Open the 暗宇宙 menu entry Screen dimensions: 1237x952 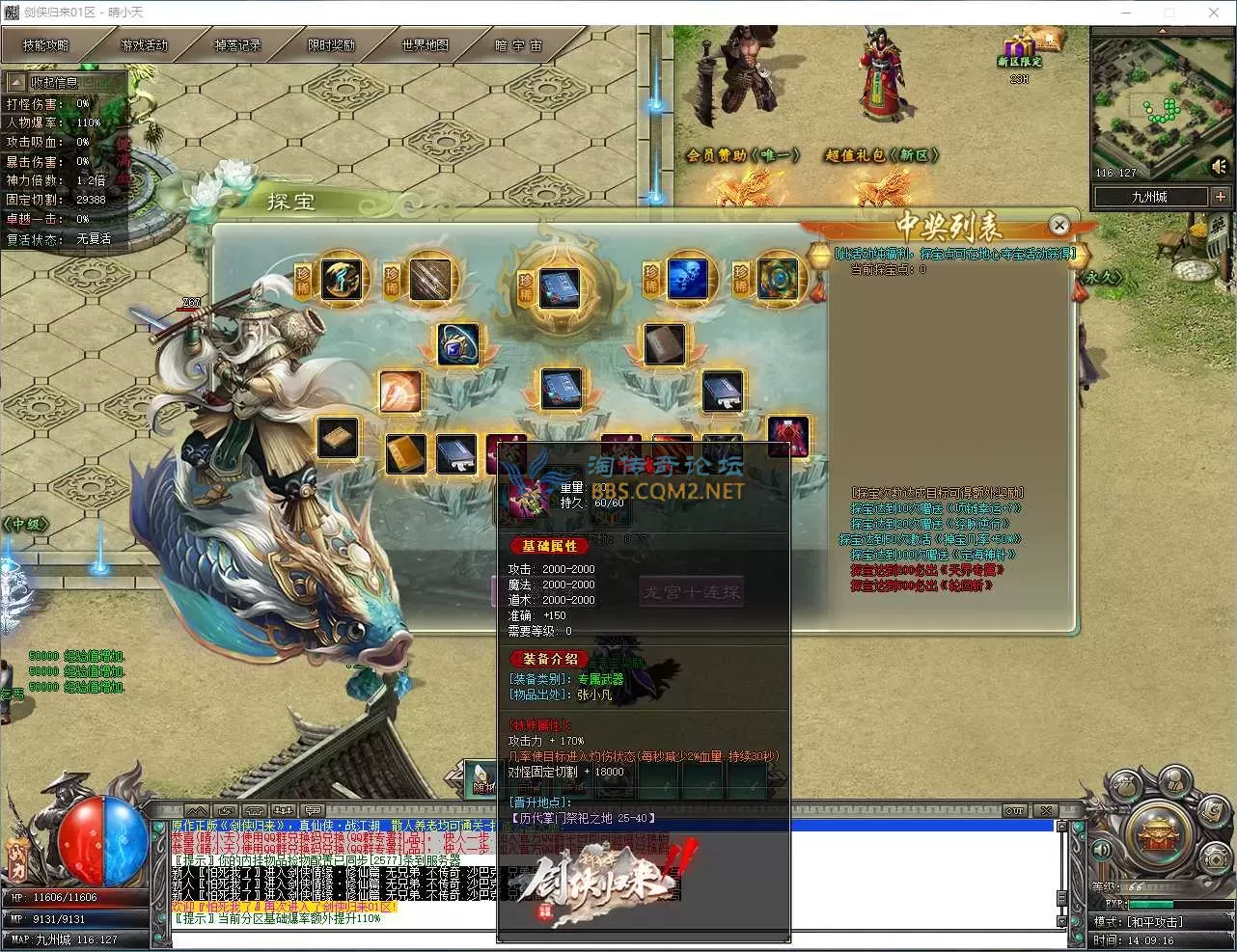[x=519, y=45]
